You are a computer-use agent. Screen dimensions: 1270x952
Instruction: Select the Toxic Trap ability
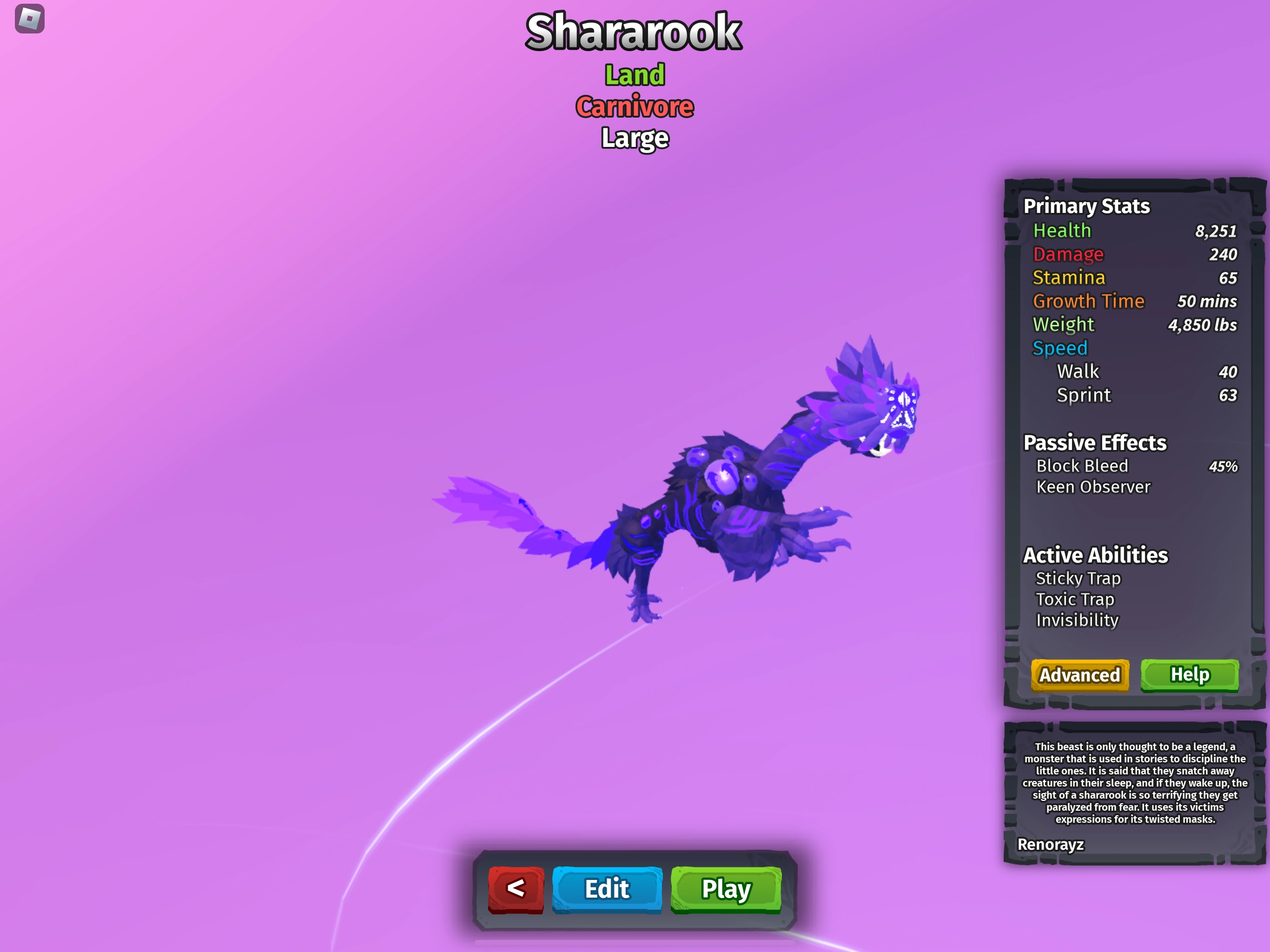pyautogui.click(x=1075, y=600)
